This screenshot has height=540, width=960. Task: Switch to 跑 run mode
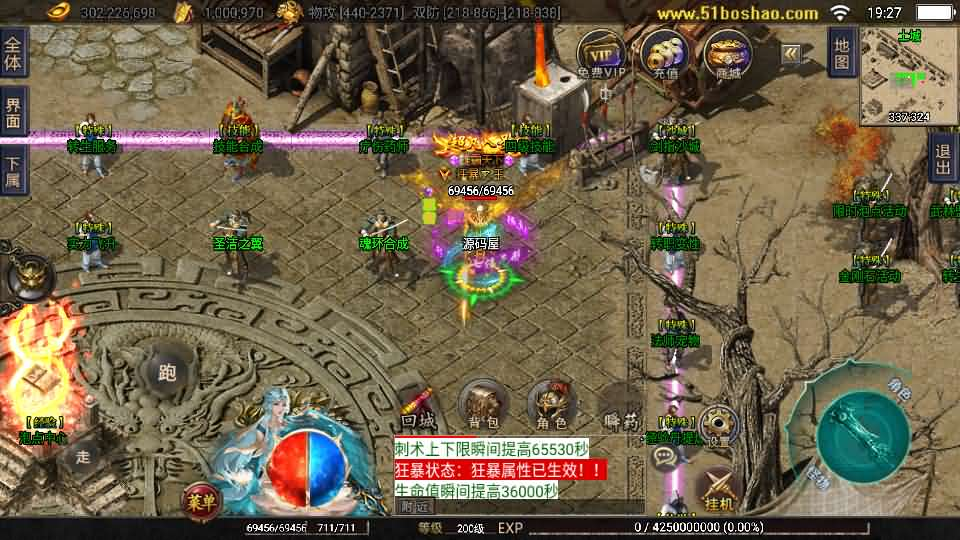tap(166, 373)
